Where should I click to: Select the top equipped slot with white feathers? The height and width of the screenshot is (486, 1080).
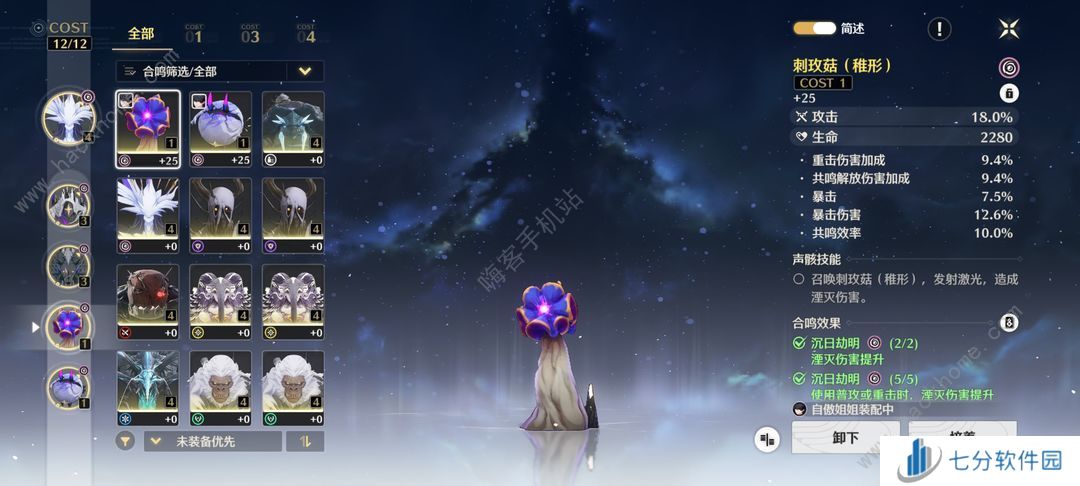(68, 117)
